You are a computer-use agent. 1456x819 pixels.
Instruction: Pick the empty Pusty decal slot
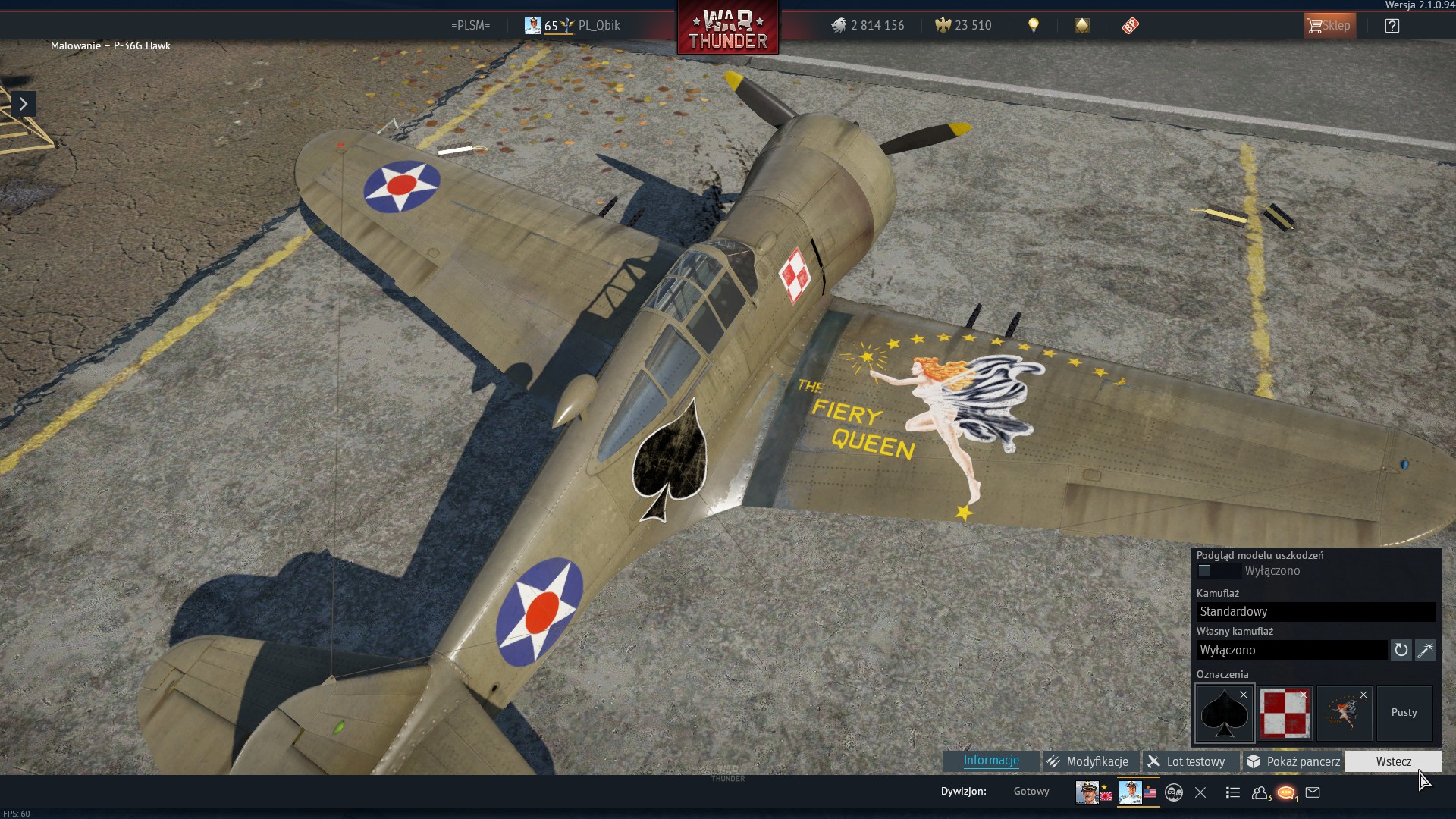(1404, 713)
